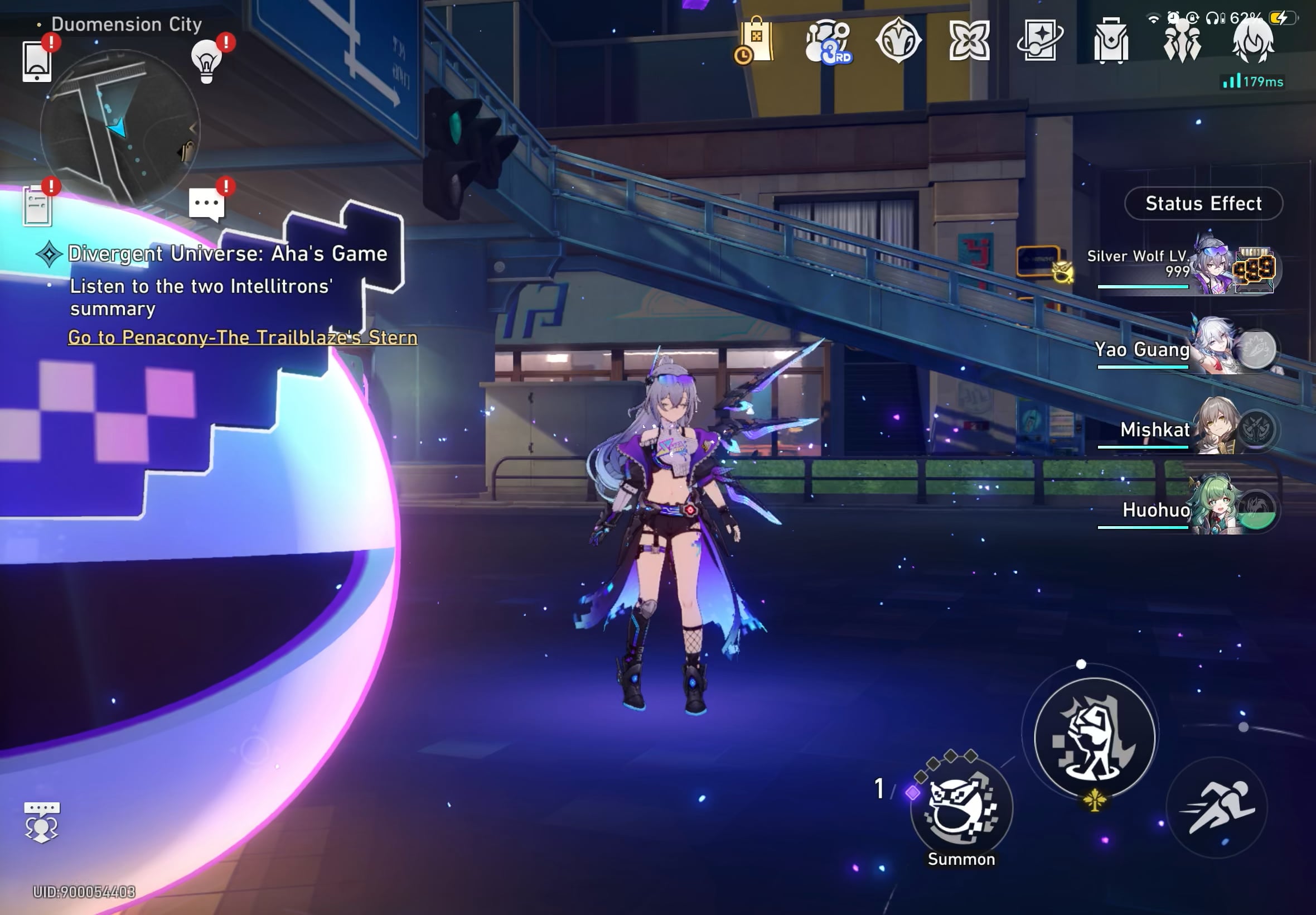Viewport: 1316px width, 915px height.
Task: Open the mission clipboard icon
Action: coord(38,206)
